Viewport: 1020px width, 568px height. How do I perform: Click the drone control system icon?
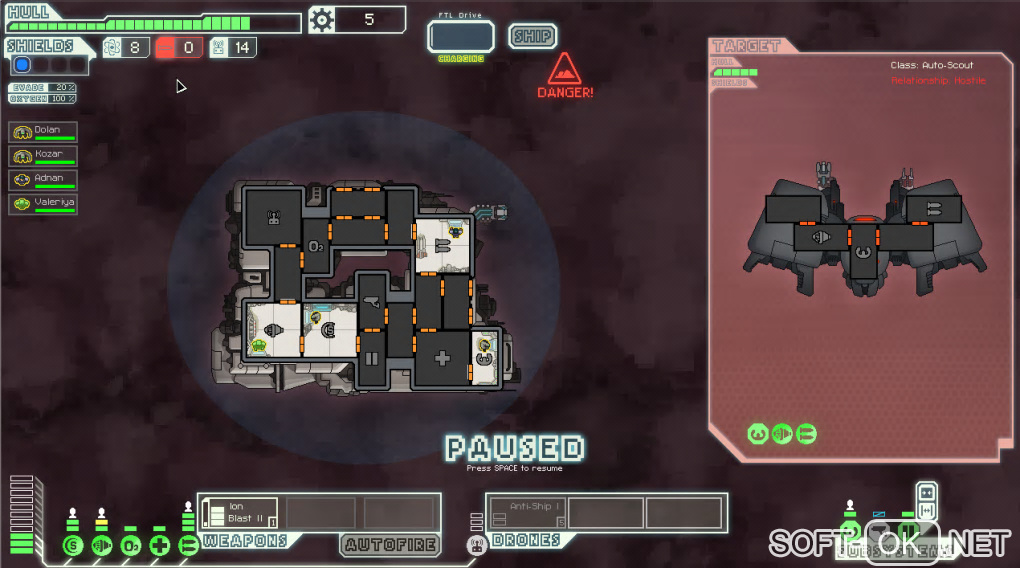[476, 545]
